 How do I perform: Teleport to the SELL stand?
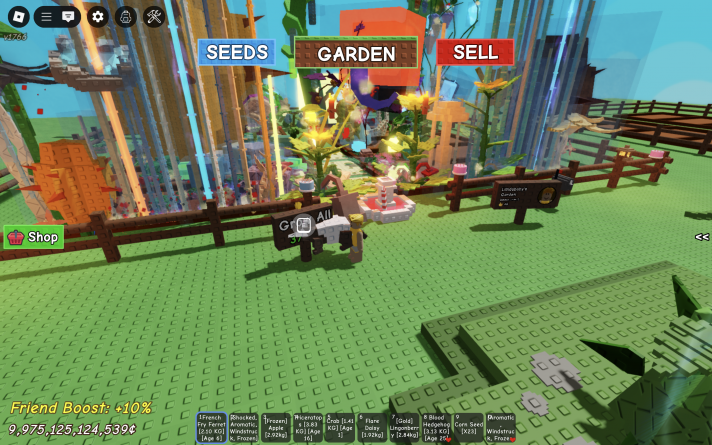[475, 52]
